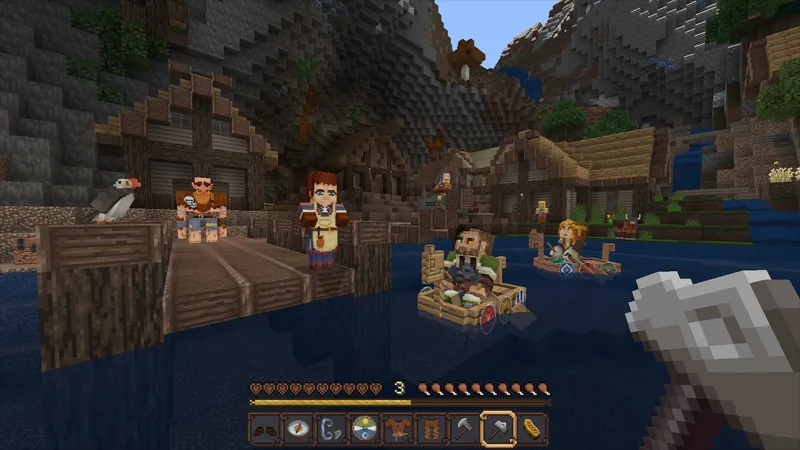Choose the fishing hook hotbar slot

pos(332,429)
